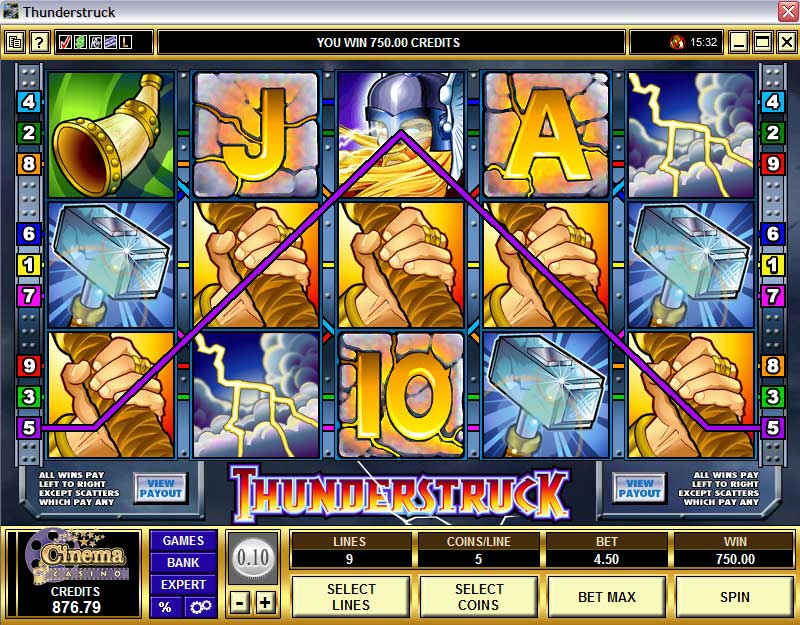This screenshot has height=625, width=800.
Task: Open the Games menu
Action: (x=183, y=541)
